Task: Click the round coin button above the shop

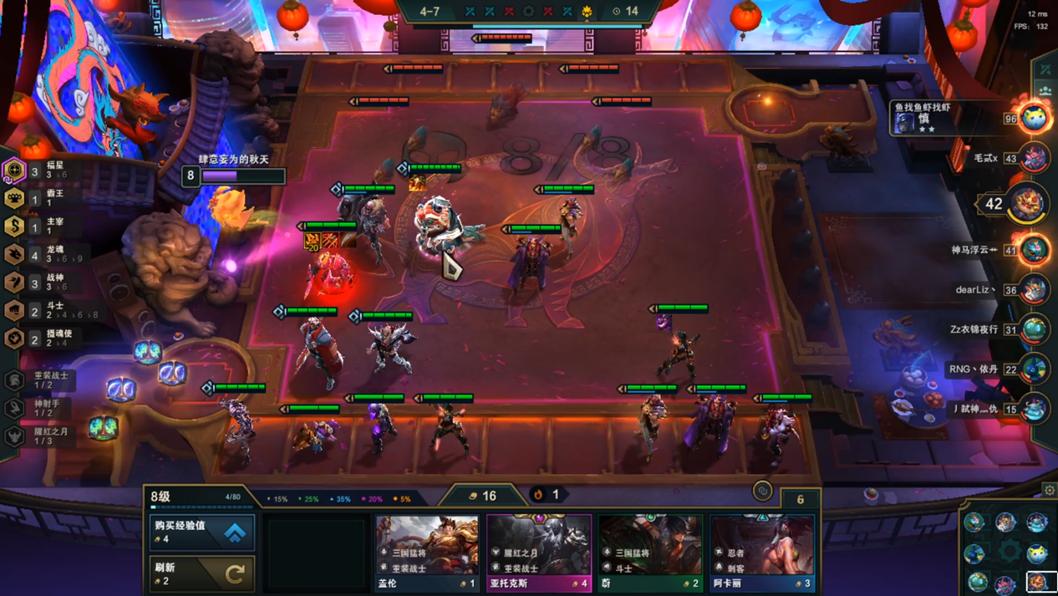Action: click(x=763, y=491)
